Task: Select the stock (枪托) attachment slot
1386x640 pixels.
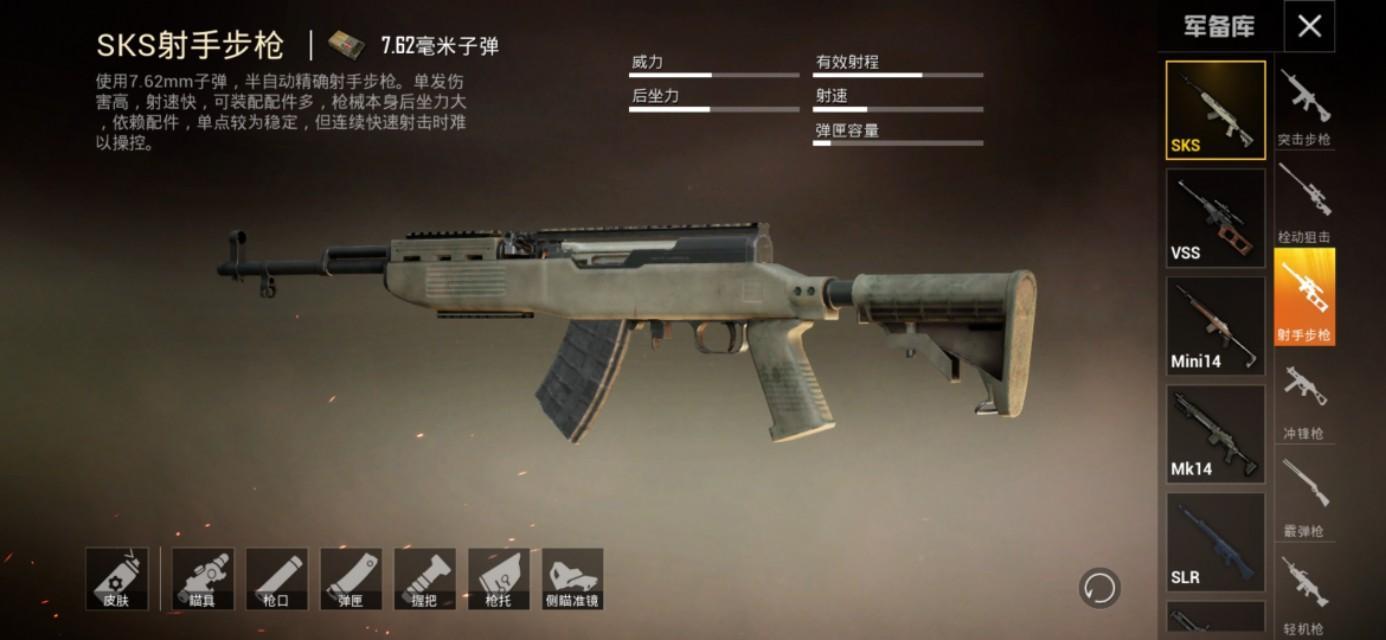Action: (x=499, y=579)
